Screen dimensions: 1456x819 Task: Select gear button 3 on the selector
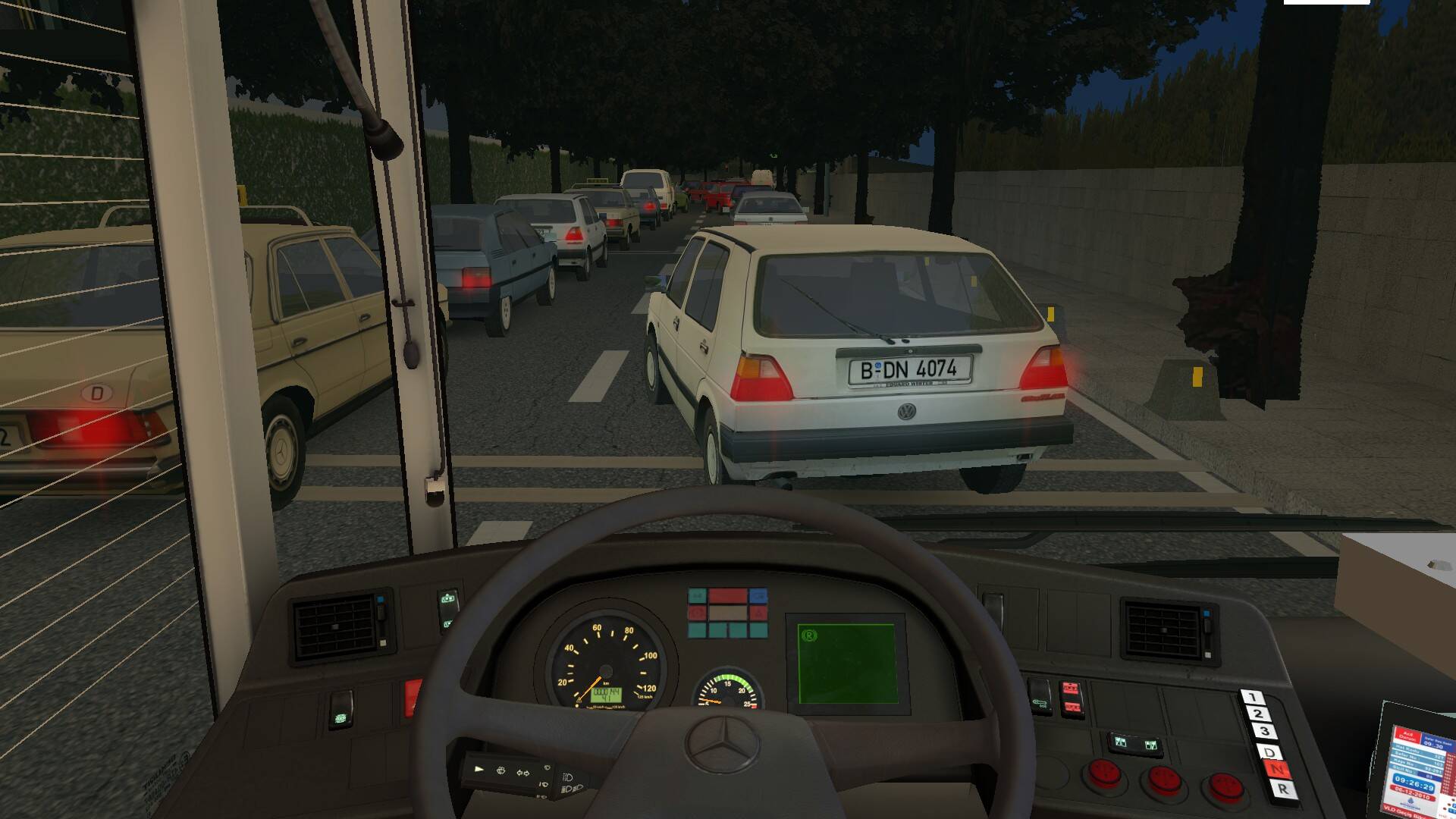coord(1264,733)
